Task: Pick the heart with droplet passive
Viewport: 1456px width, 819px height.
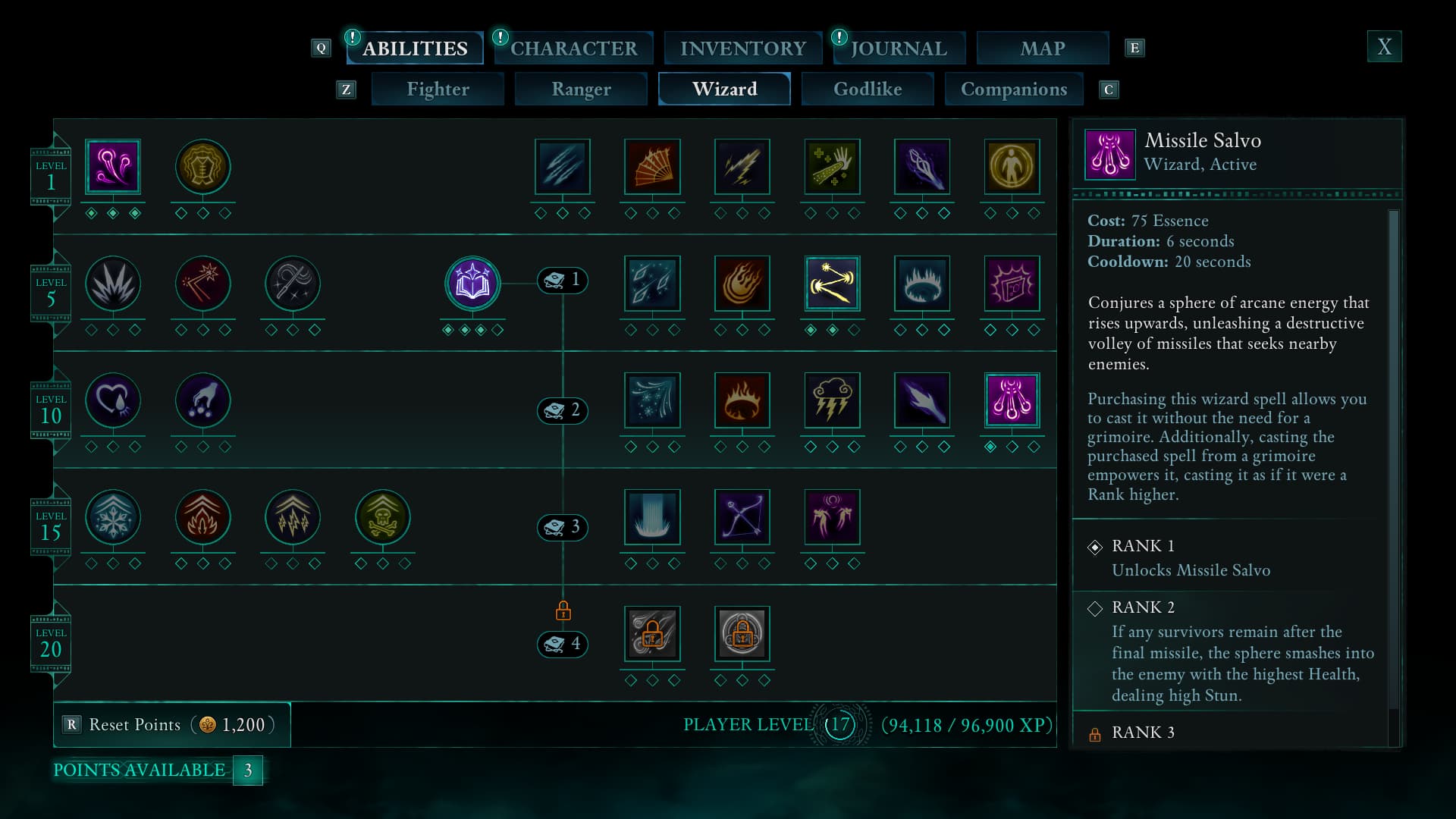Action: pos(113,400)
